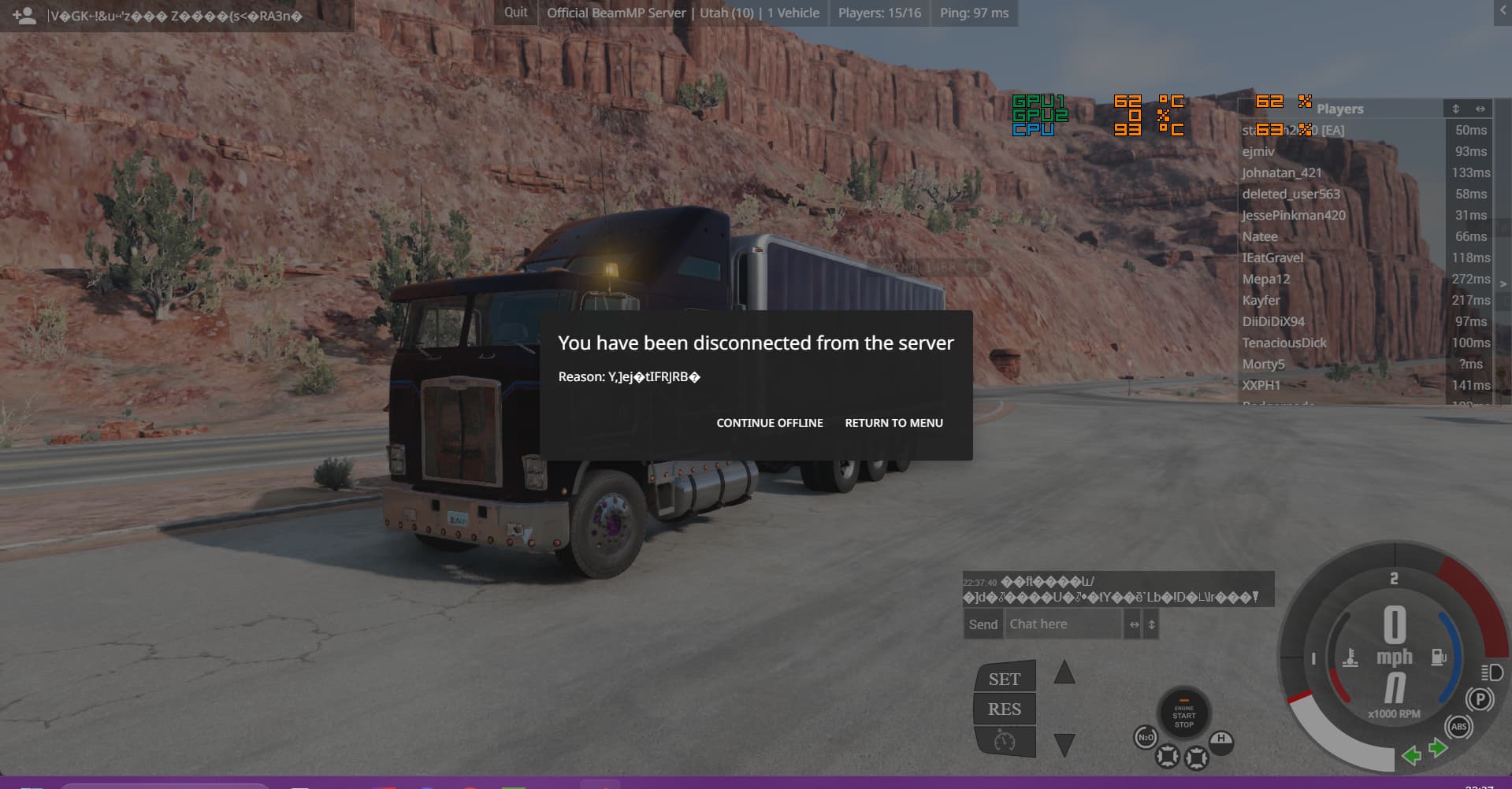Lower cruise speed with the down arrow

(x=1064, y=744)
